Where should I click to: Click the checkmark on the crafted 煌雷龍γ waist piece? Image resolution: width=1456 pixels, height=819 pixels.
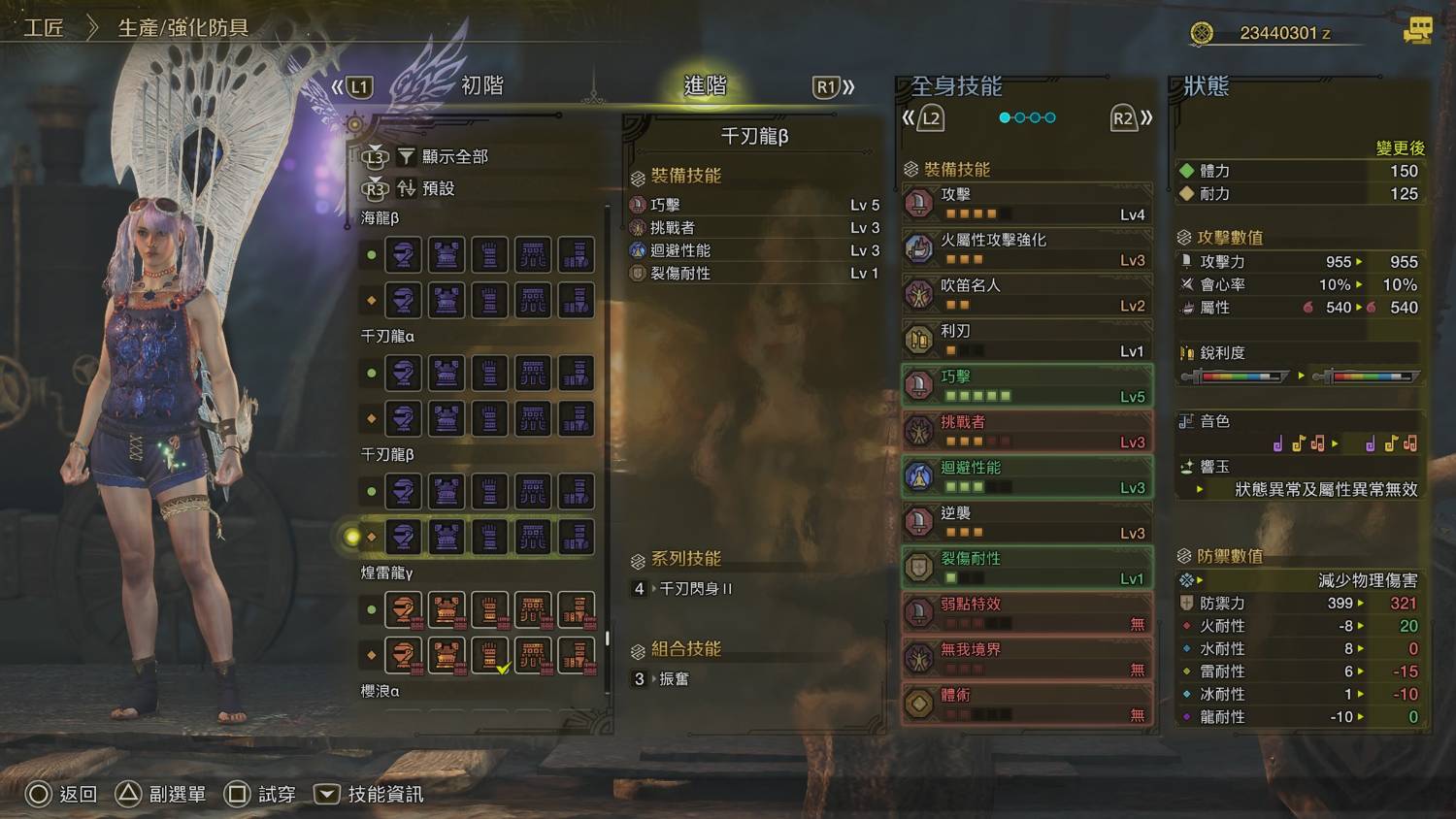point(504,669)
